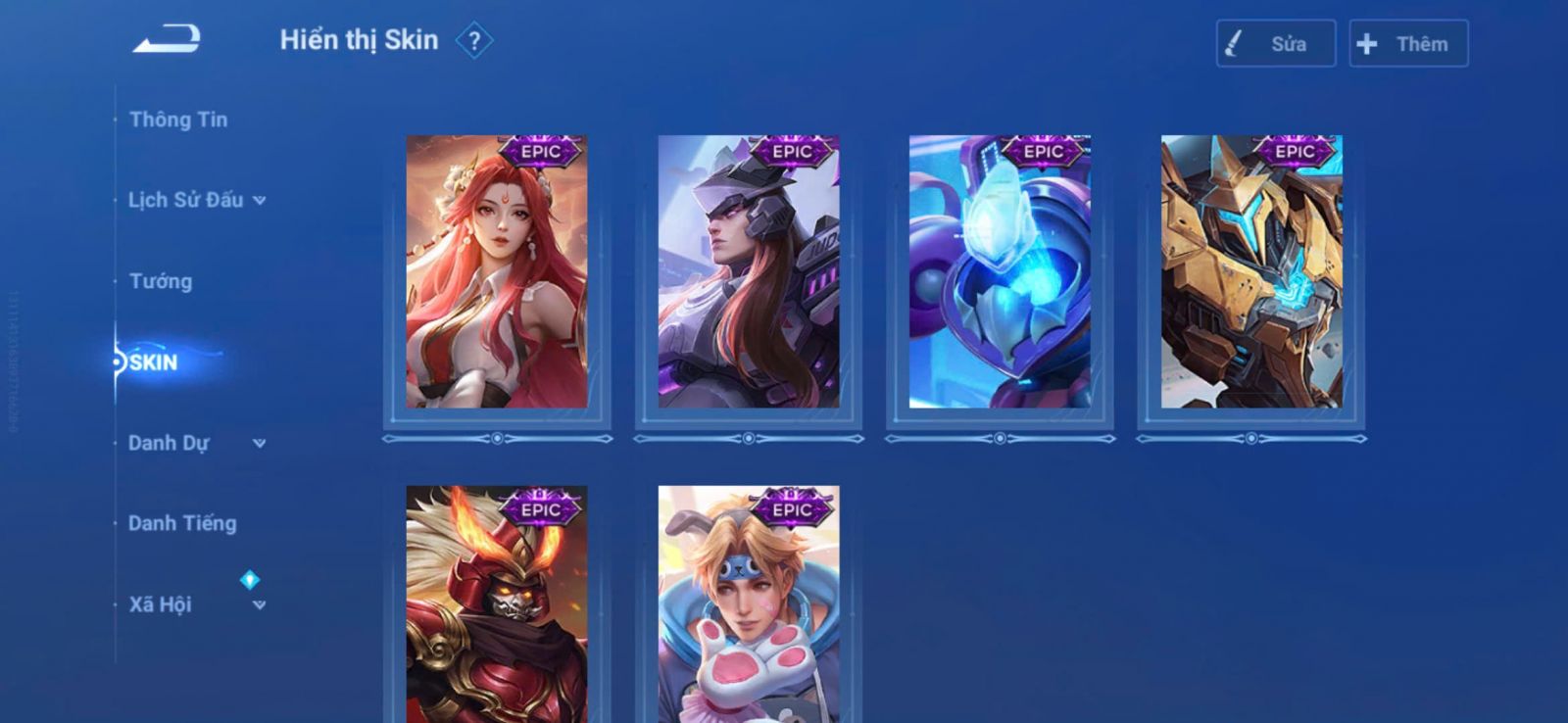Screen dimensions: 1568x723
Task: Expand the Lịch Sử Đấu section
Action: (196, 200)
